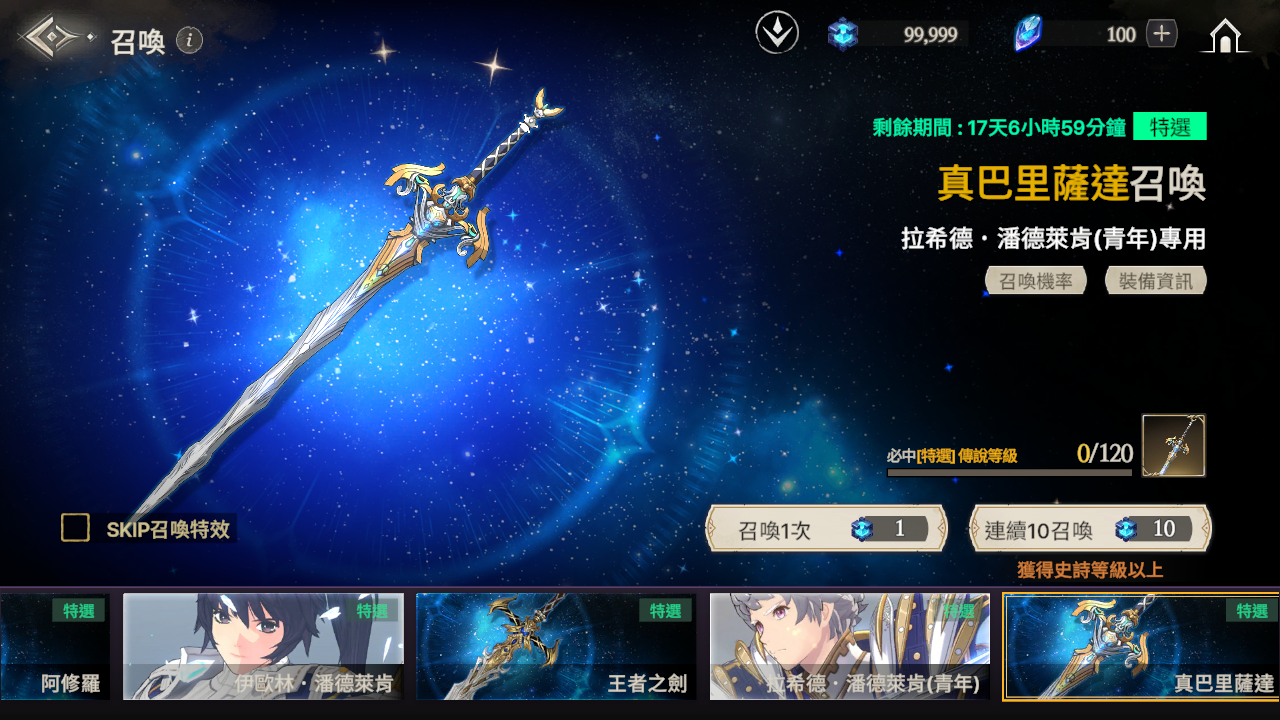The width and height of the screenshot is (1280, 720).
Task: Return to the home screen
Action: pos(1224,36)
